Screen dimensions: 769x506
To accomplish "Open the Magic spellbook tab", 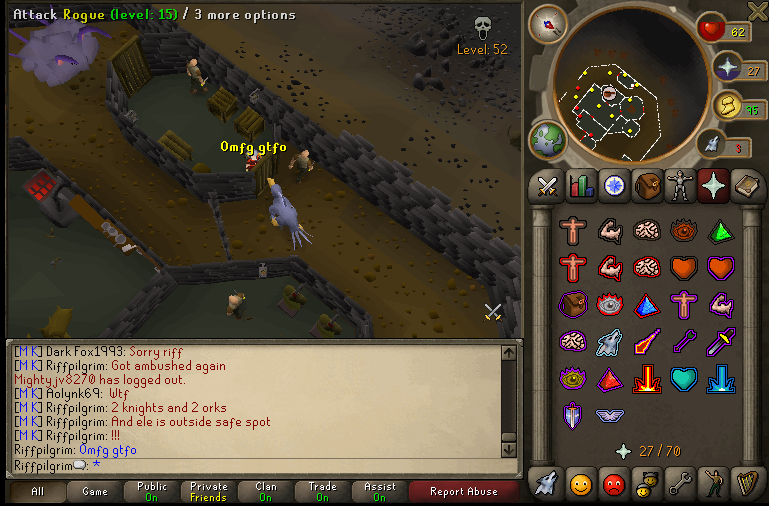I will [746, 186].
